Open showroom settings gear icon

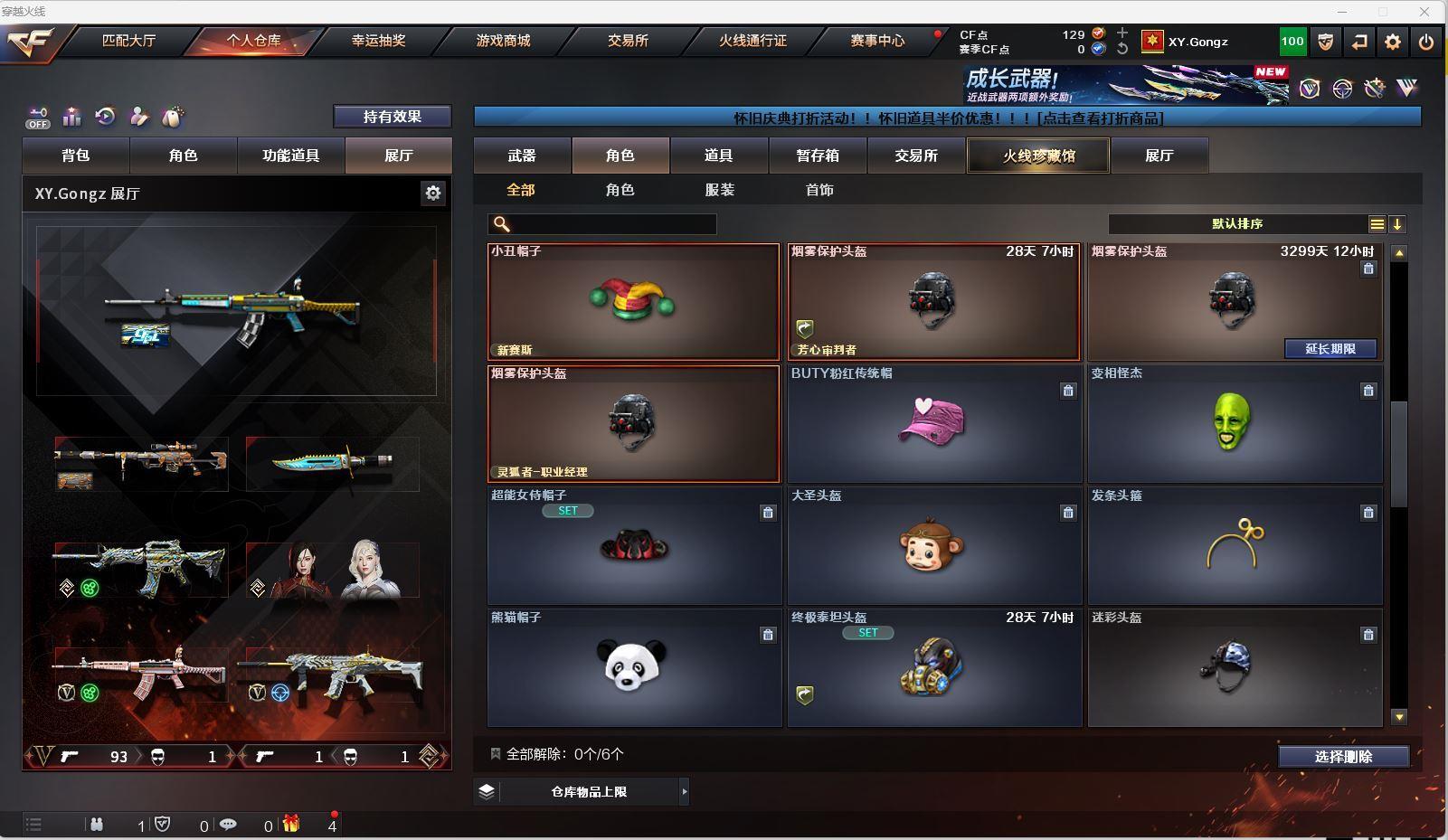click(x=433, y=193)
